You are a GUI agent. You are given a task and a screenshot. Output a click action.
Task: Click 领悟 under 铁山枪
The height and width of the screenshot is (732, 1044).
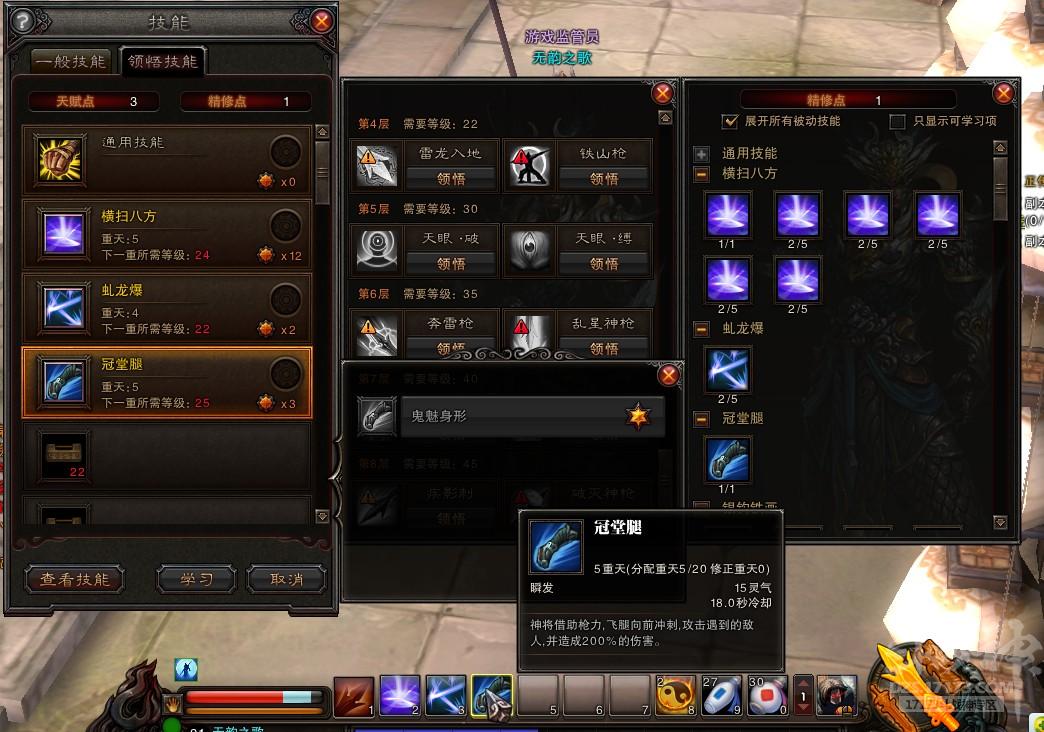[604, 179]
